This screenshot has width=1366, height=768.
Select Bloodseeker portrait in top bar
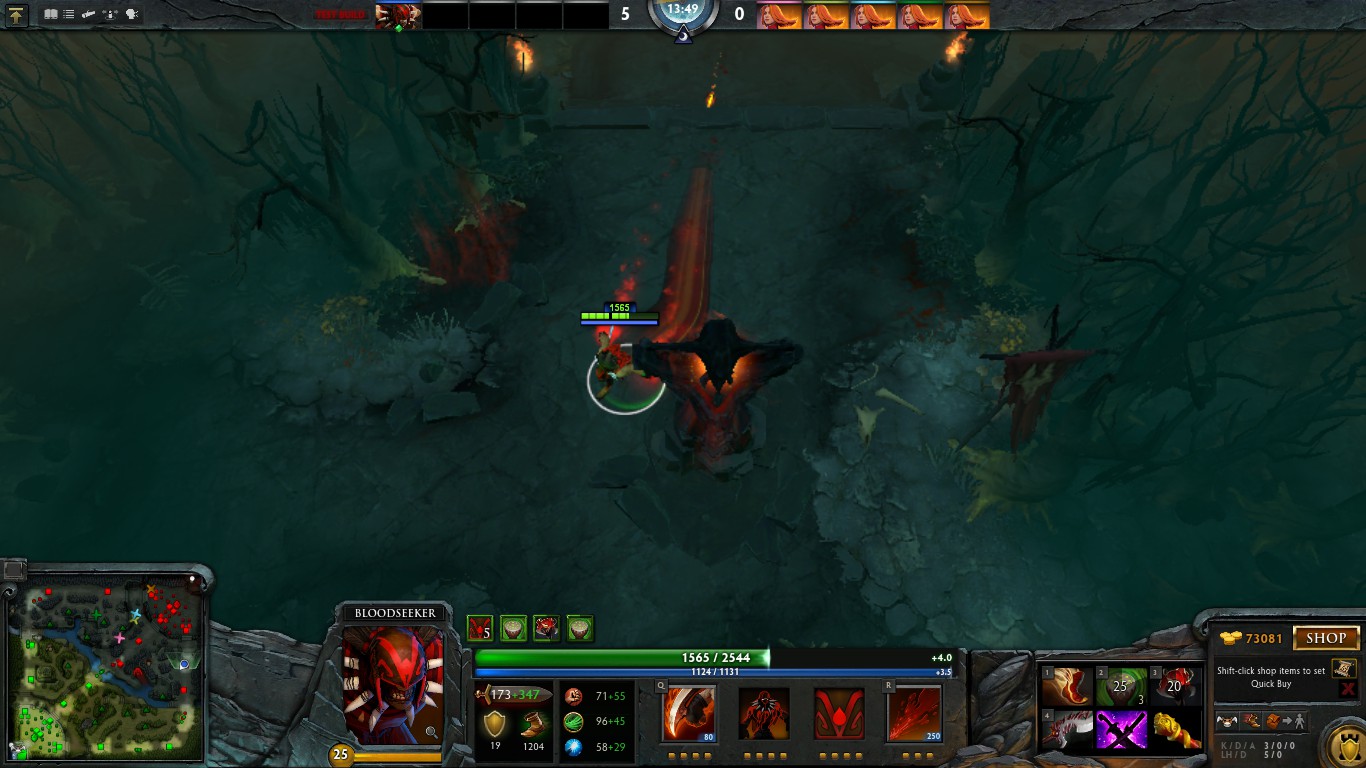pyautogui.click(x=398, y=16)
